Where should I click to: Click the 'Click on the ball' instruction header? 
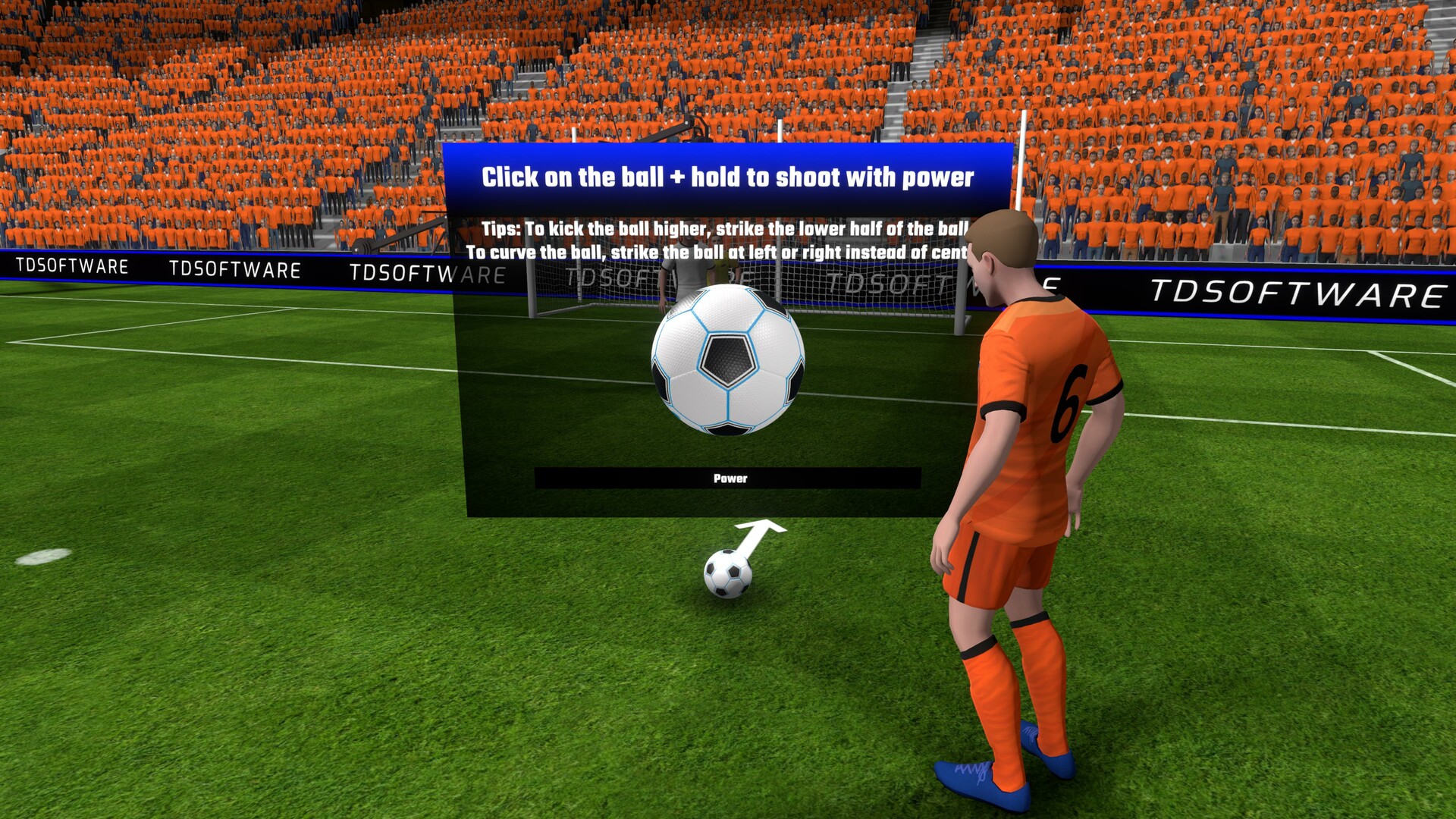tap(728, 177)
